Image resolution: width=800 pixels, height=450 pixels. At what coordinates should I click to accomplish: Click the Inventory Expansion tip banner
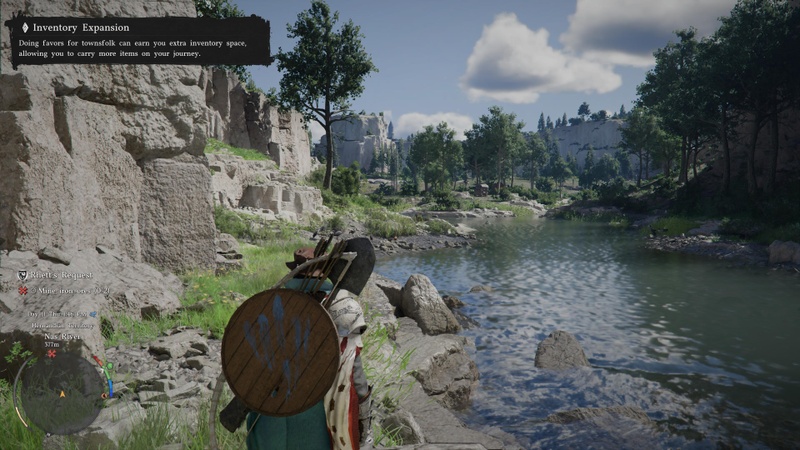pyautogui.click(x=139, y=40)
